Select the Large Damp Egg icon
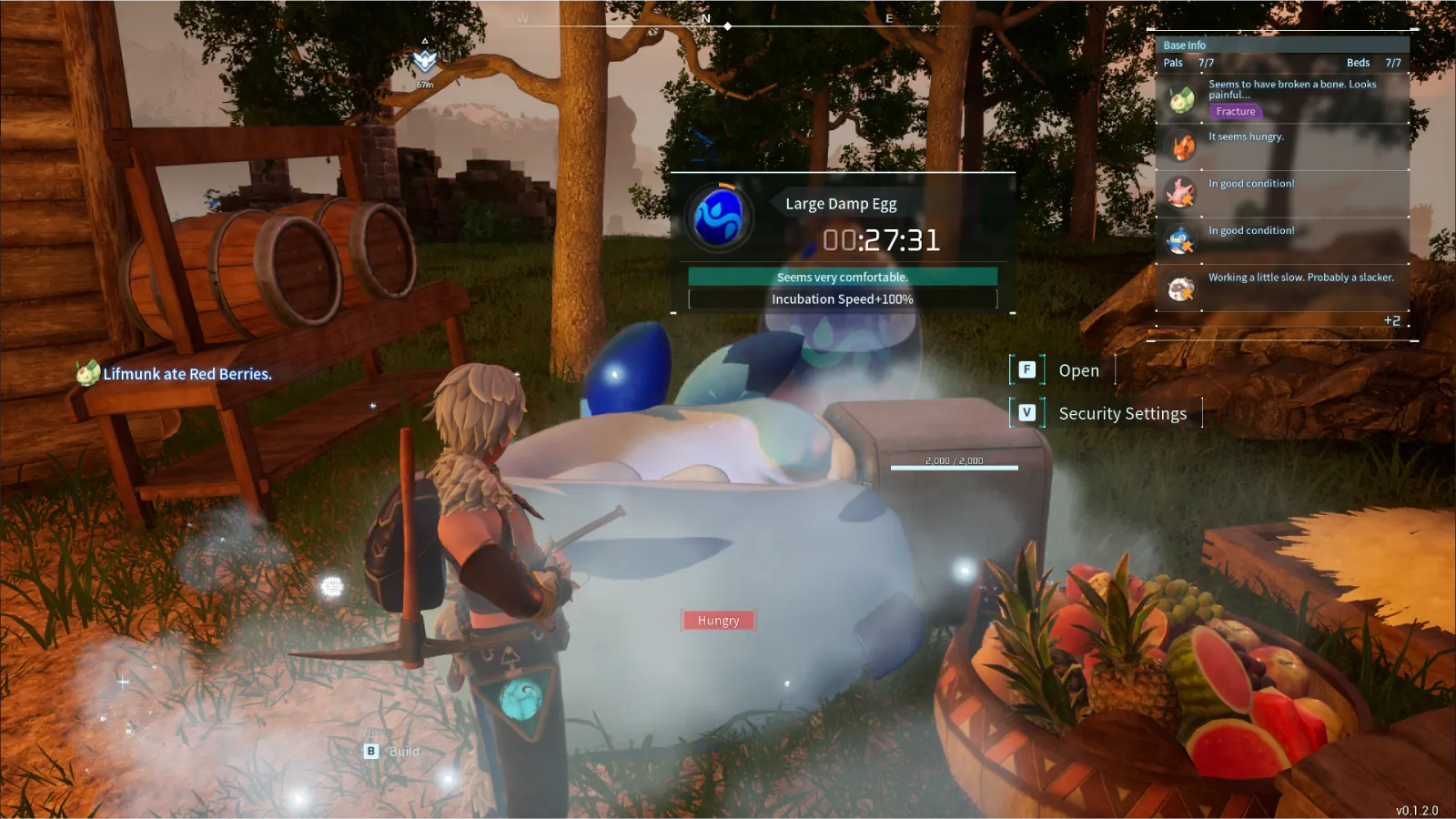Screen dimensions: 1456x819 click(x=719, y=218)
